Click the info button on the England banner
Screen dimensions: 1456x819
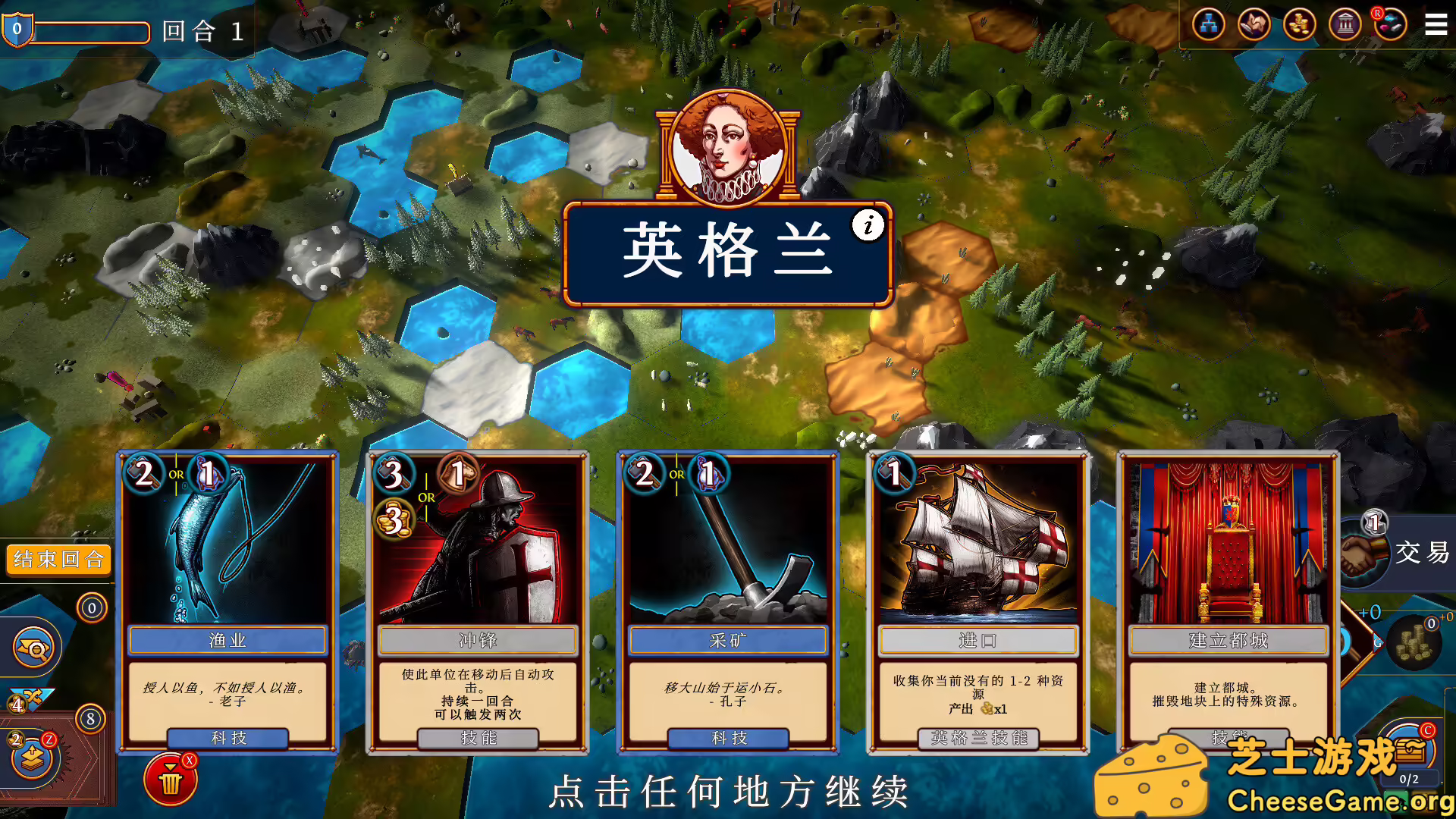pos(867,225)
